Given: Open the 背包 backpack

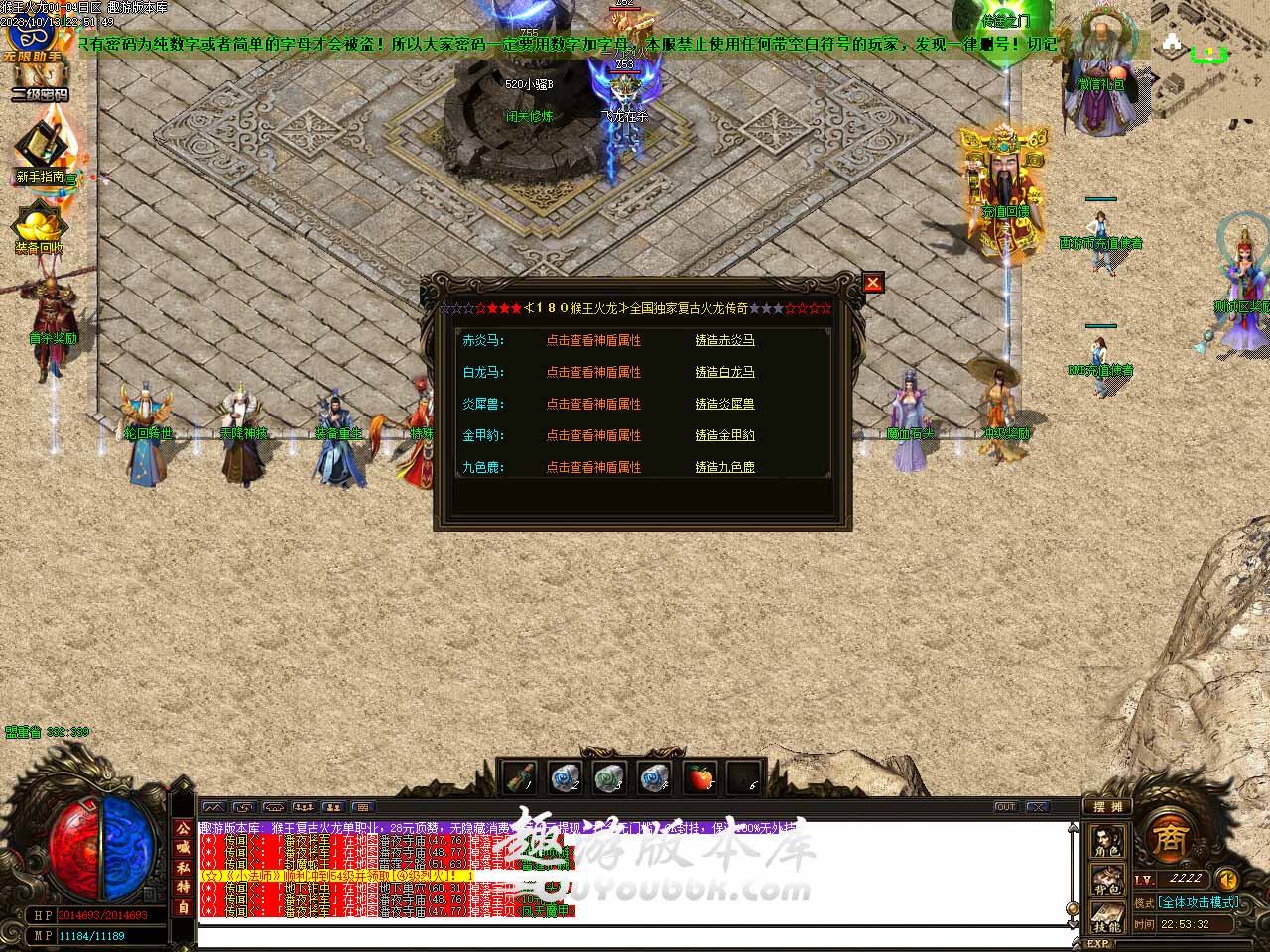Looking at the screenshot, I should pyautogui.click(x=1107, y=880).
